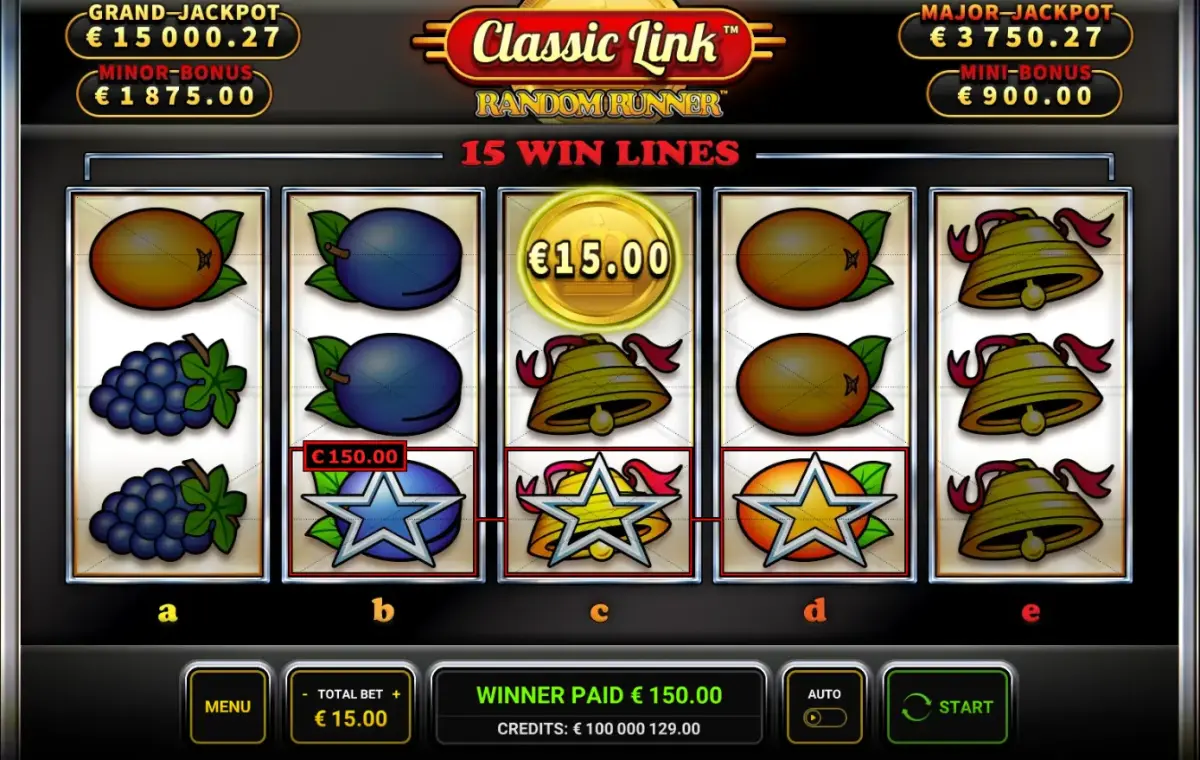1200x760 pixels.
Task: Decrease total bet with minus sign
Action: [x=304, y=694]
